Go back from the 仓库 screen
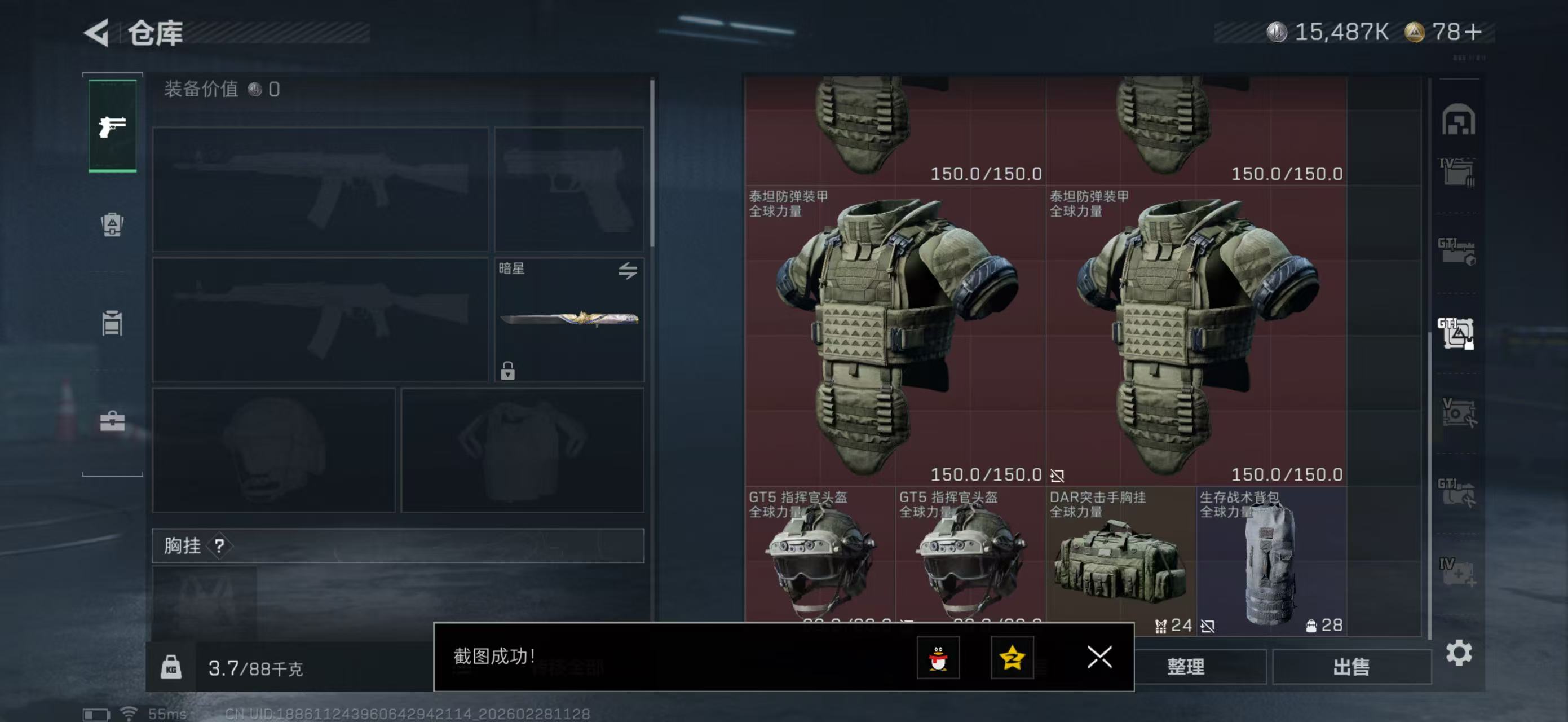 [x=98, y=32]
